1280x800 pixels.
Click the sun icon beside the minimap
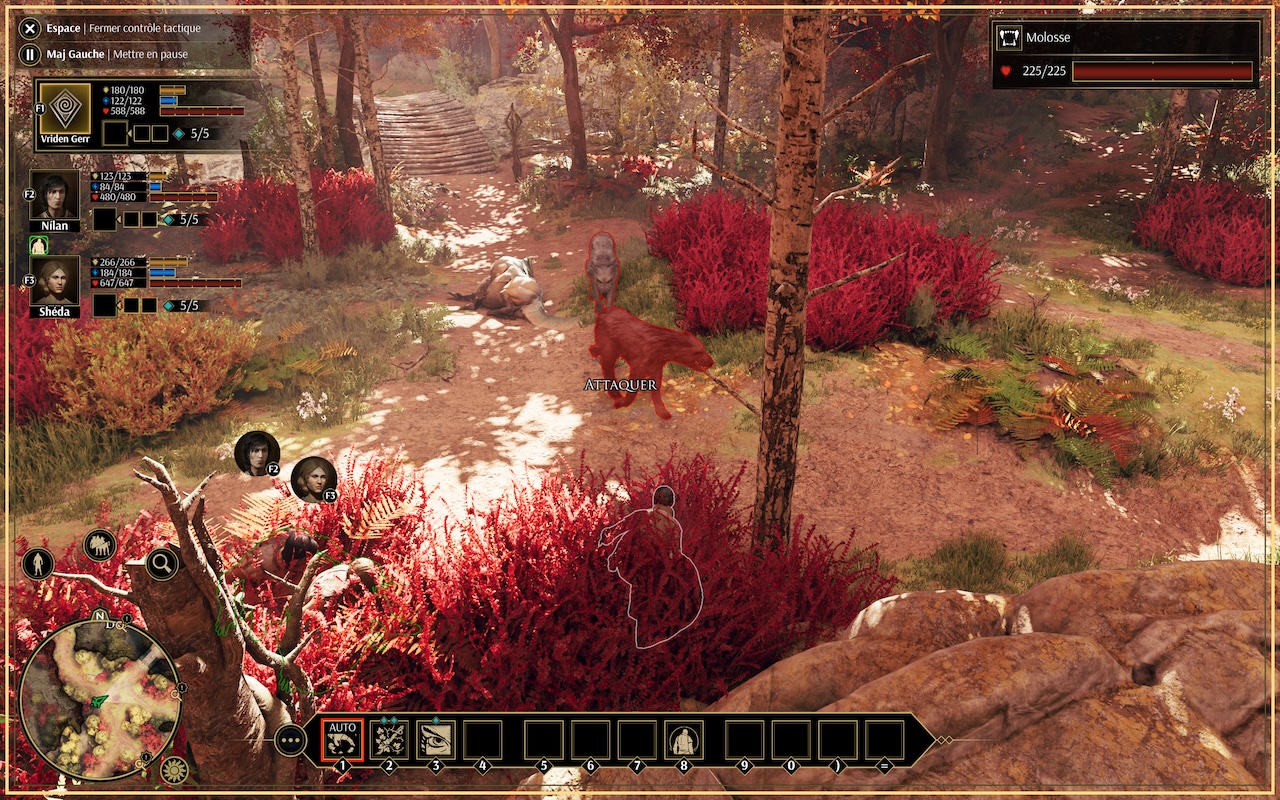click(174, 769)
